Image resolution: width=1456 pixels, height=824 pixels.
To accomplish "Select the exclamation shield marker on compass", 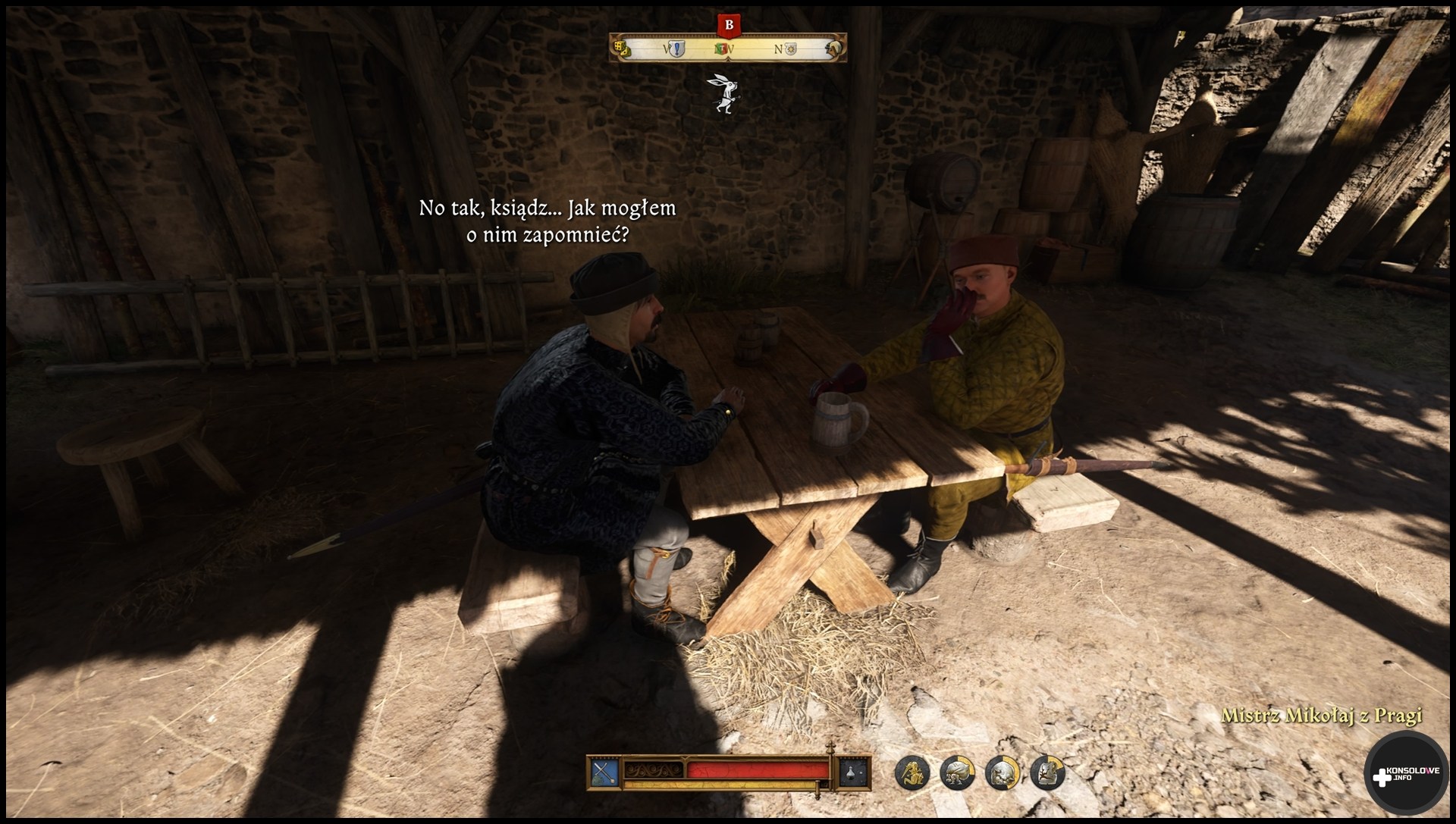I will click(x=676, y=49).
